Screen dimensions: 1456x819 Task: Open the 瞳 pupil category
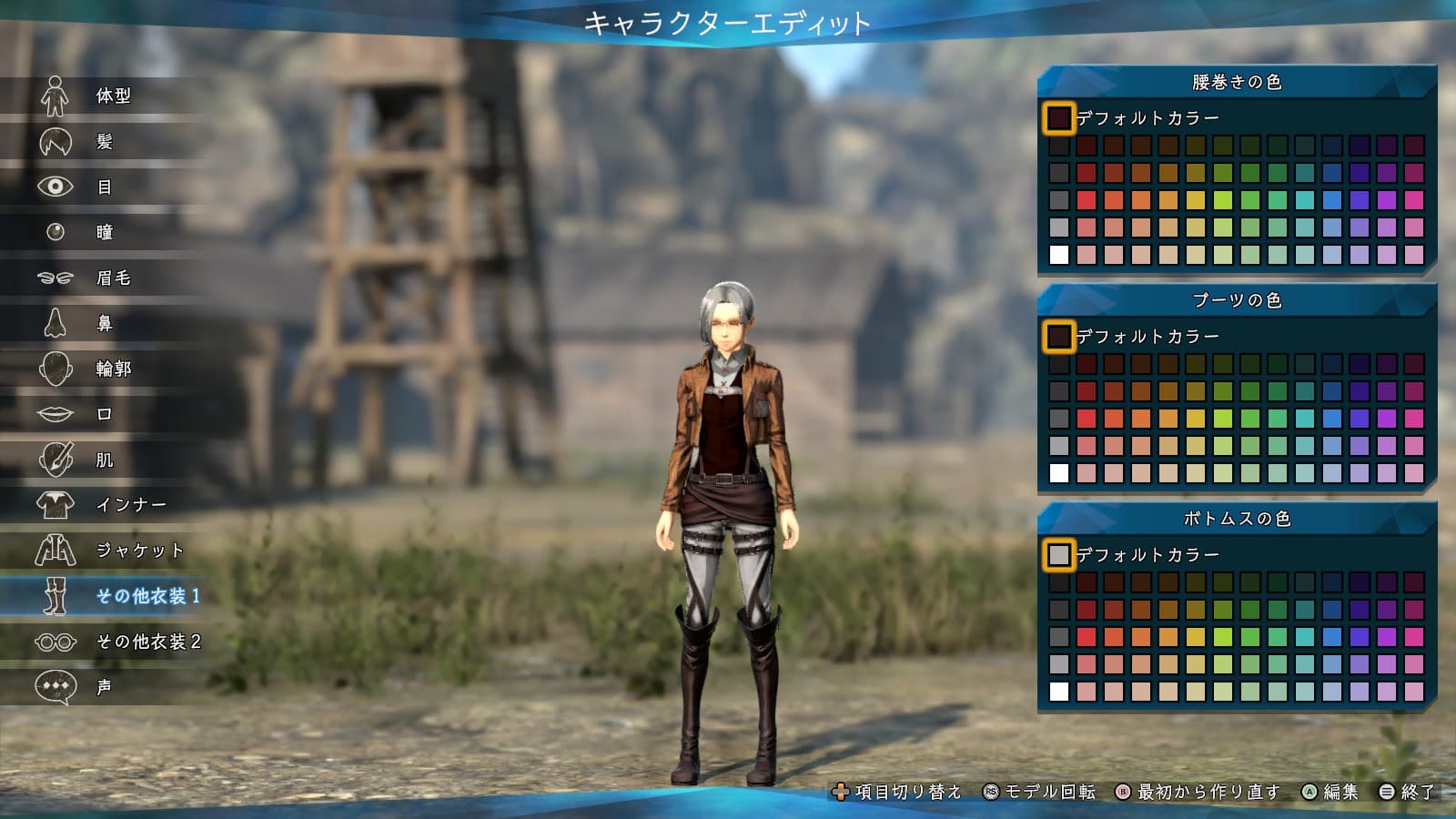(103, 232)
